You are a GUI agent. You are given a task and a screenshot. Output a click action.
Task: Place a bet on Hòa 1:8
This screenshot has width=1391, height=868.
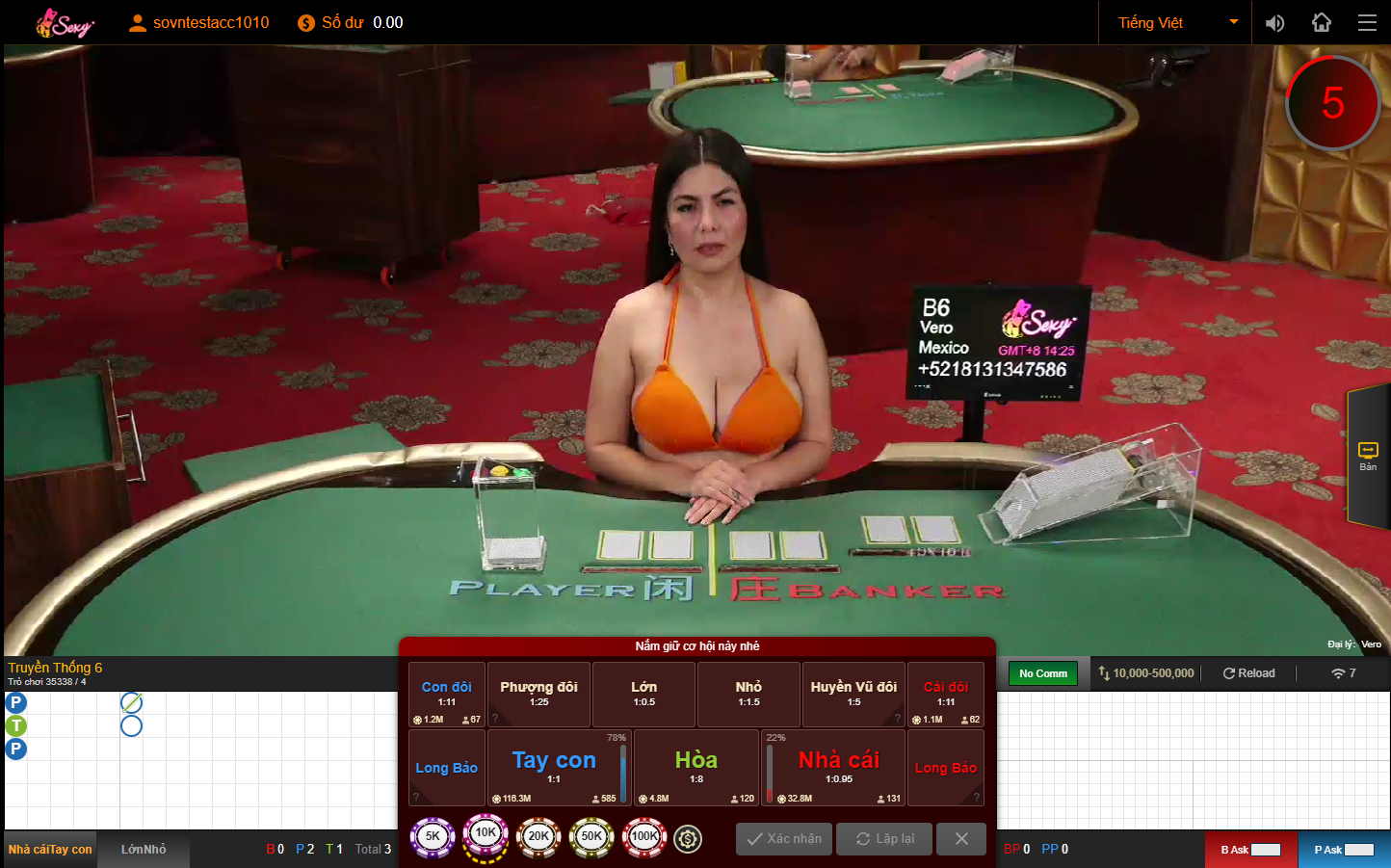point(695,767)
